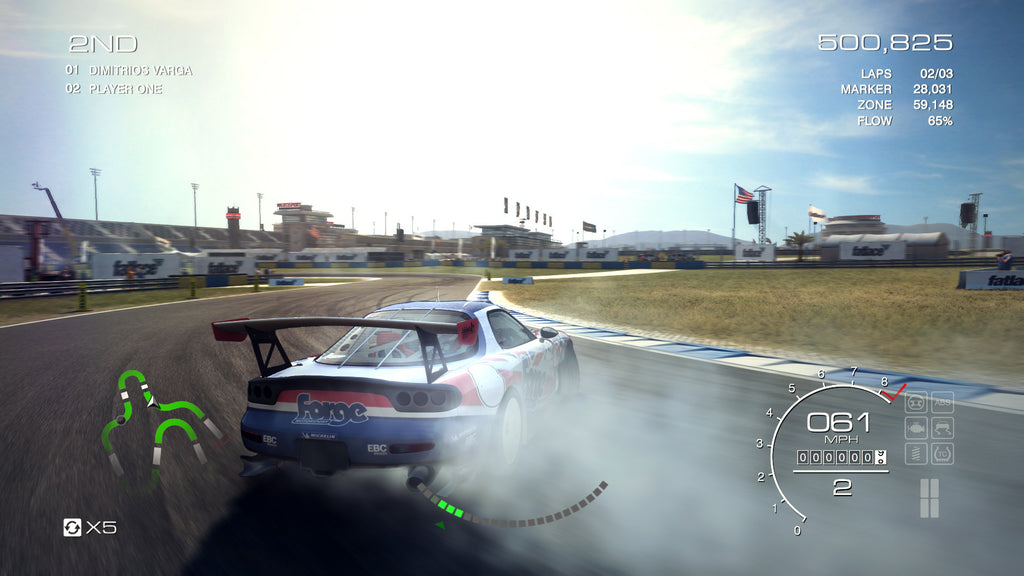Click the skidding car stability icon
1024x576 pixels.
[942, 428]
